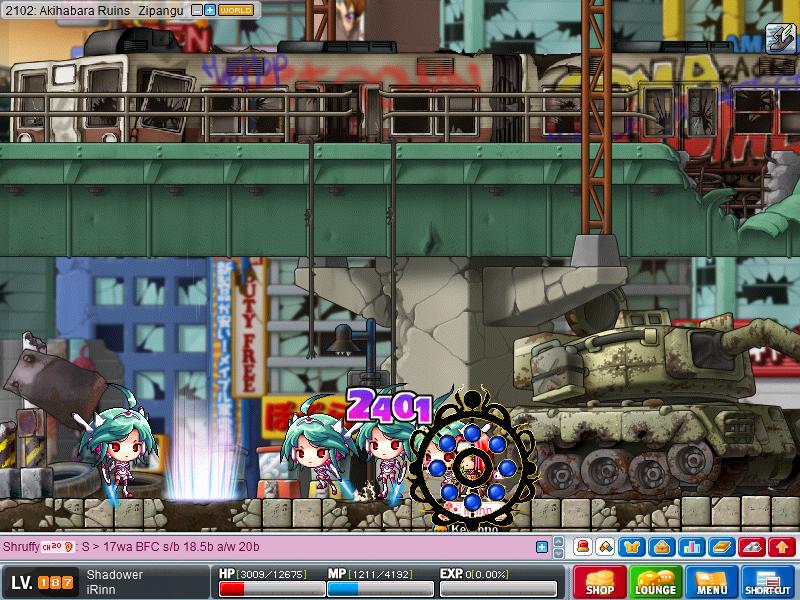Click the red siren icon
The height and width of the screenshot is (600, 800).
pos(582,547)
